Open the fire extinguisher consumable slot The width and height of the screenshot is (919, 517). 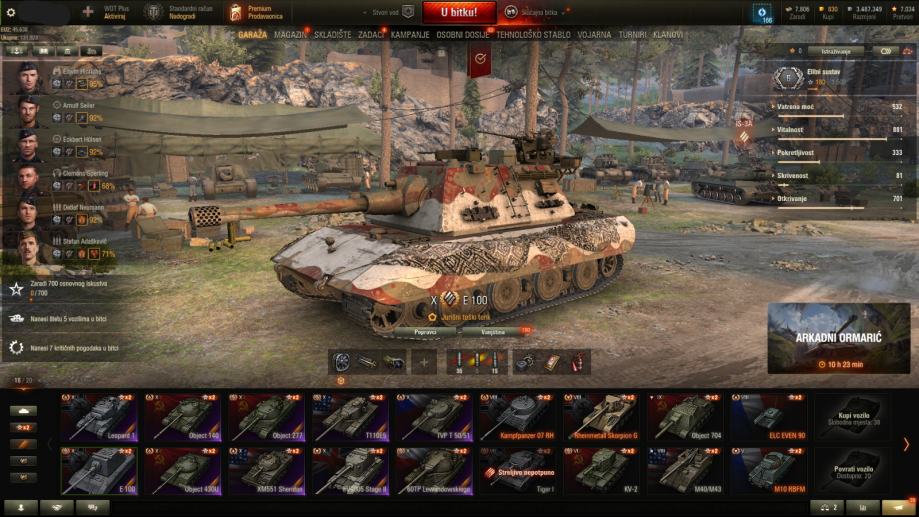tap(576, 362)
